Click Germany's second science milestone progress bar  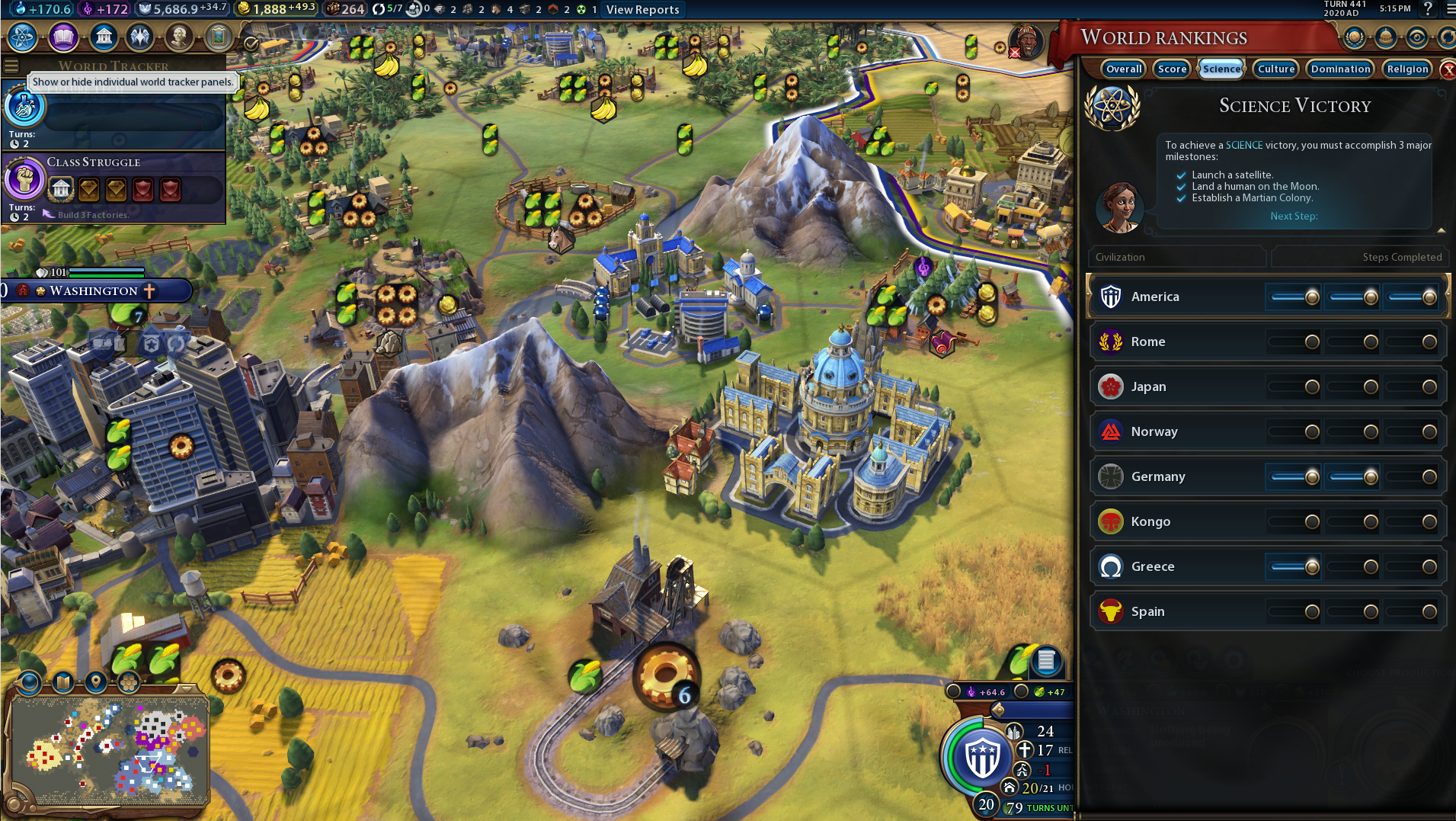tap(1352, 476)
